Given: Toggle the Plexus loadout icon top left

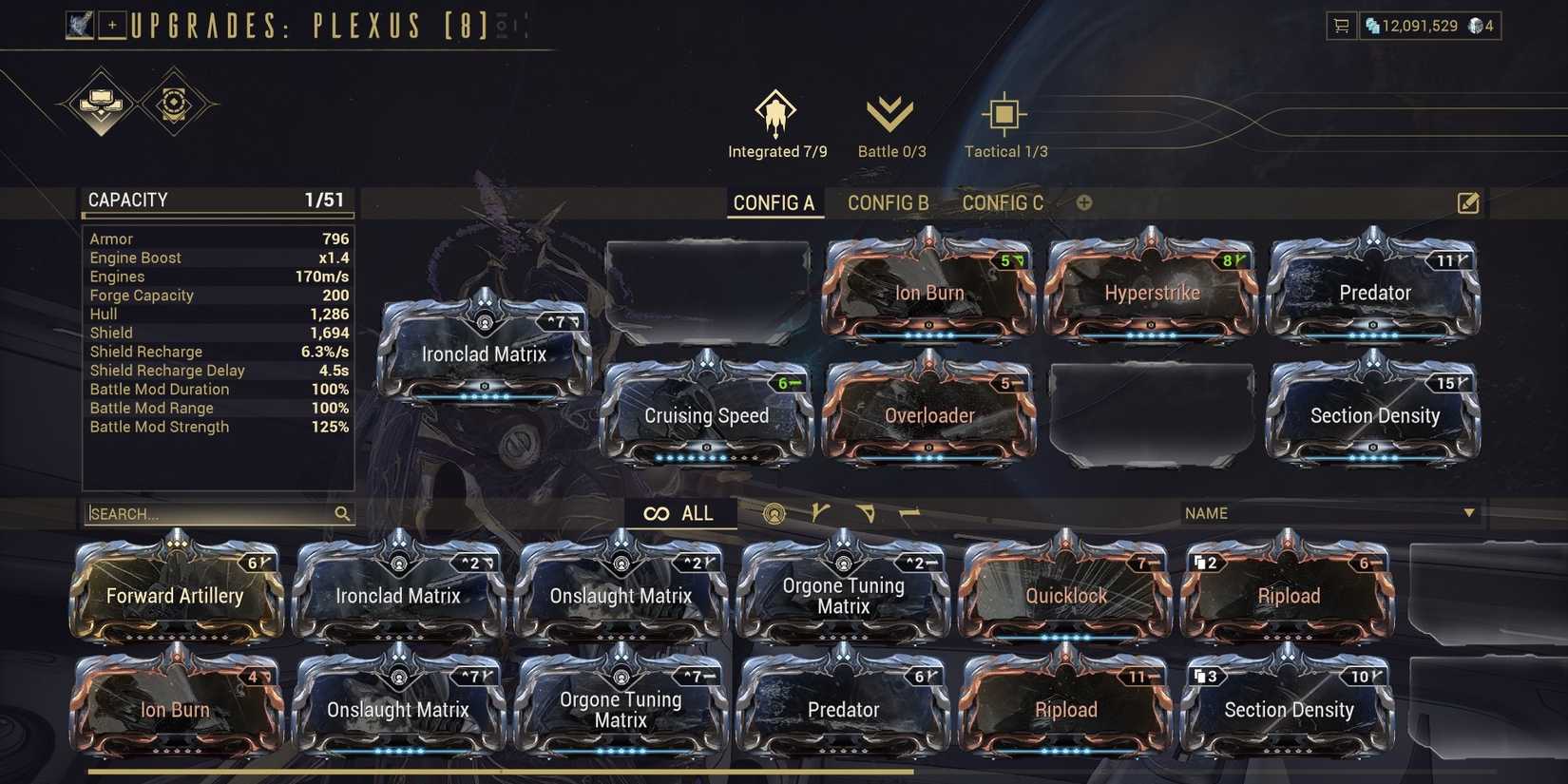Looking at the screenshot, I should tap(82, 24).
